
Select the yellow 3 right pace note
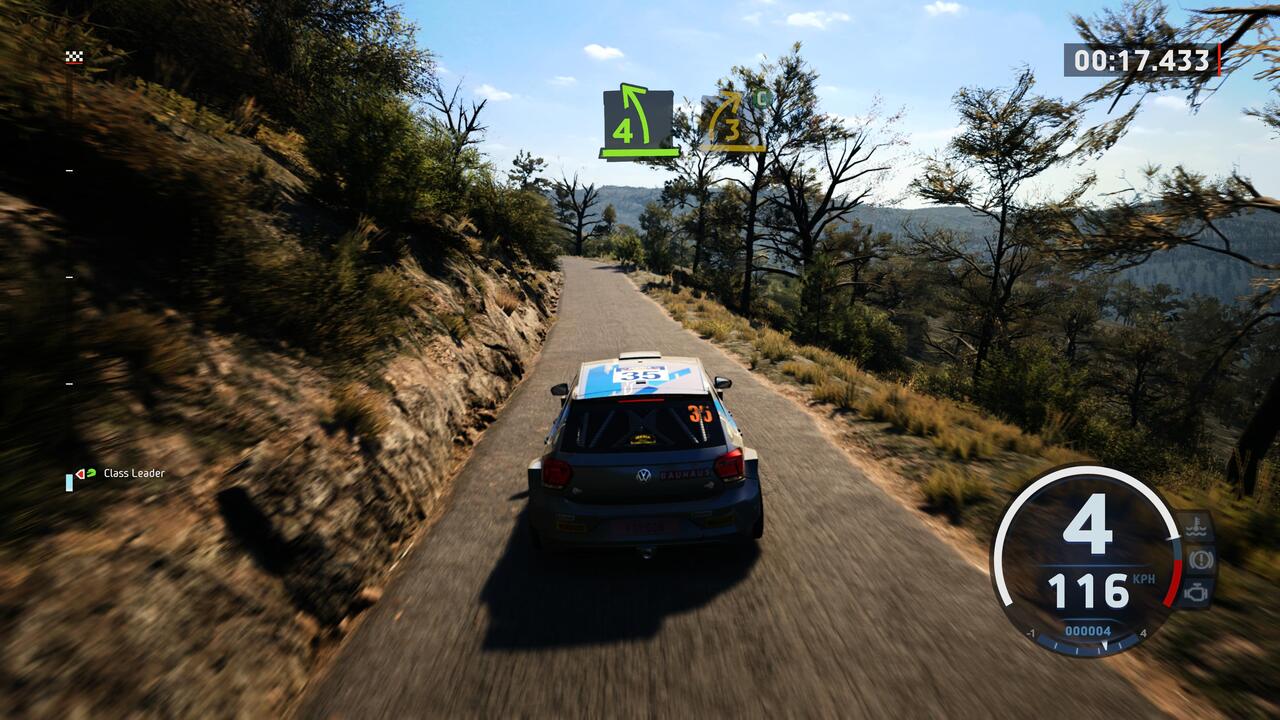[732, 122]
